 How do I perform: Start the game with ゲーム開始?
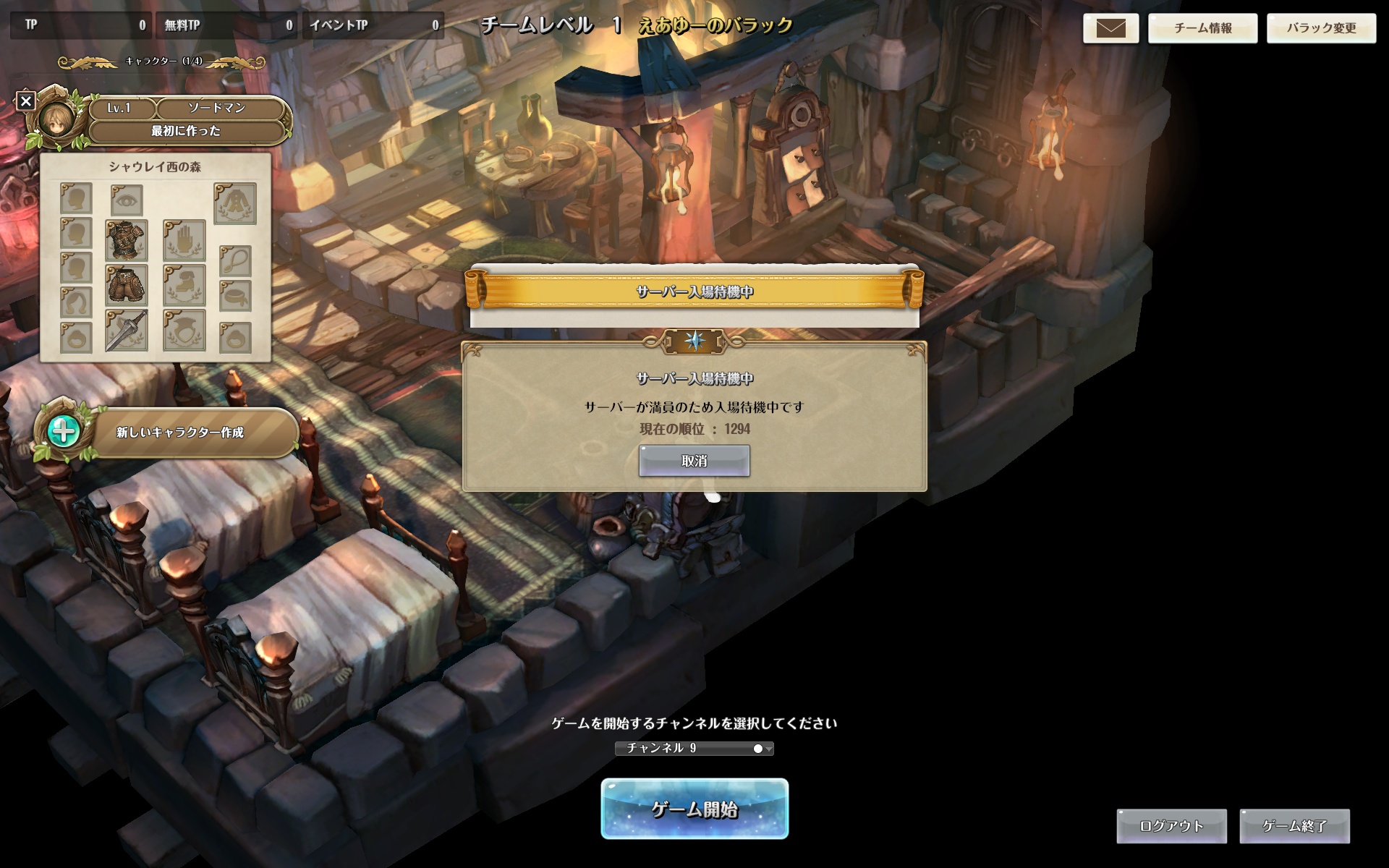tap(694, 809)
